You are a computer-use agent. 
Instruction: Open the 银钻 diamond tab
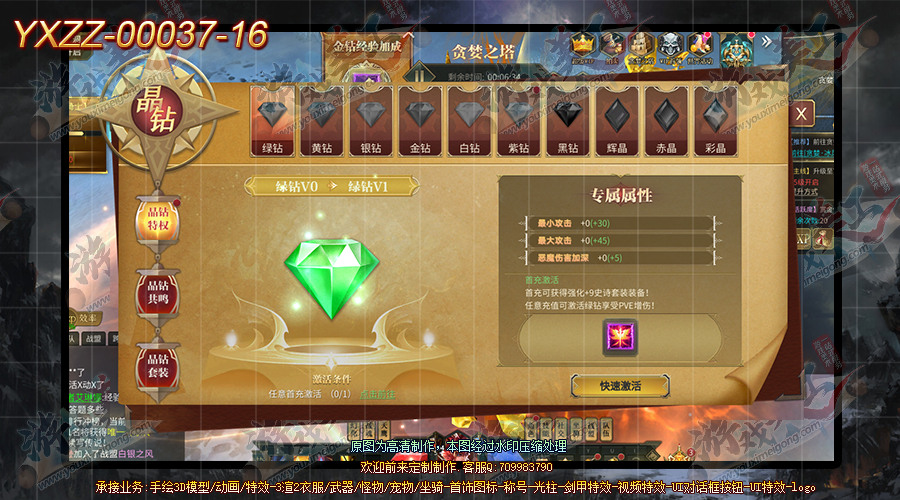[371, 122]
